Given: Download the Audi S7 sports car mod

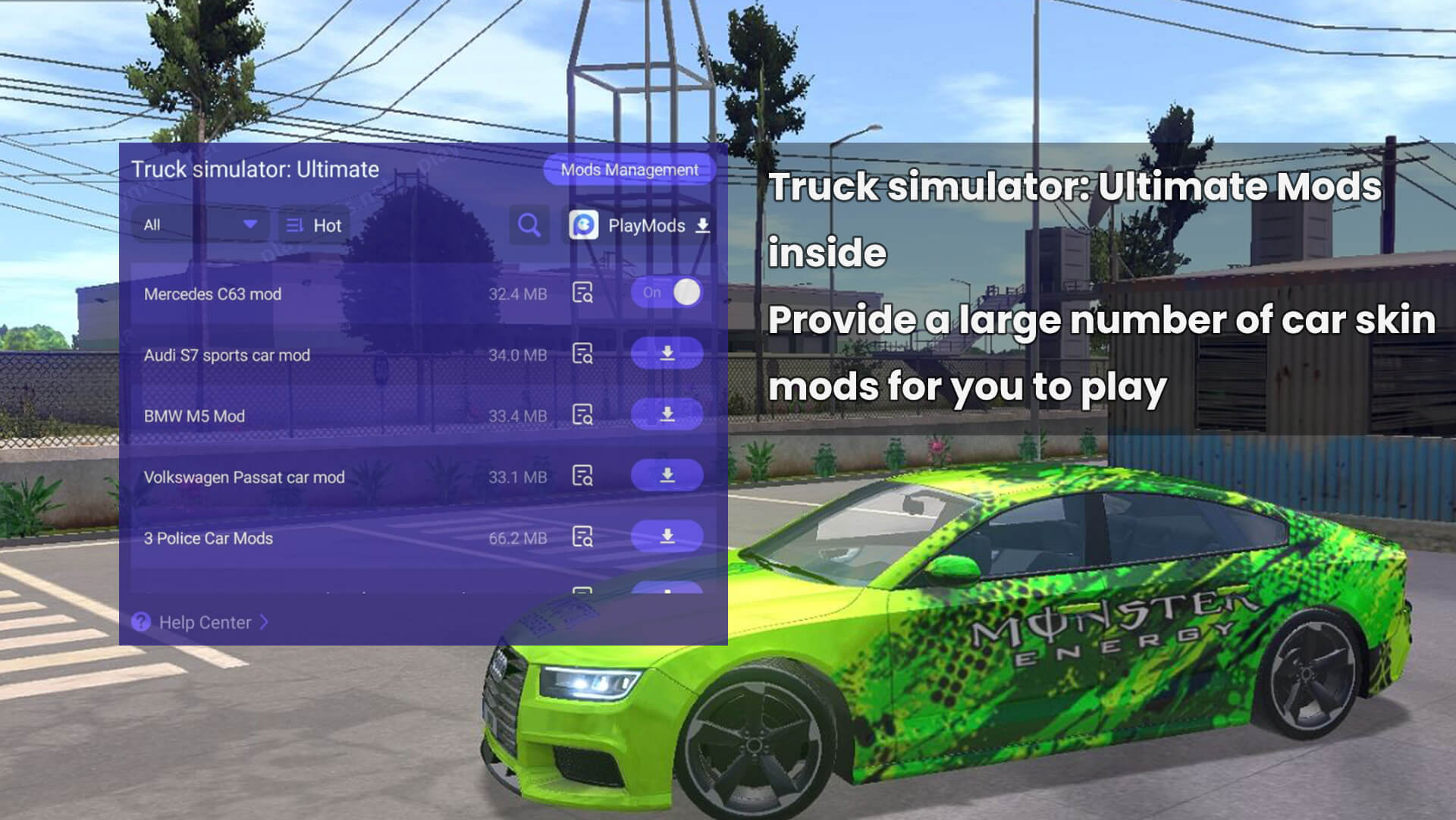Looking at the screenshot, I should (667, 353).
